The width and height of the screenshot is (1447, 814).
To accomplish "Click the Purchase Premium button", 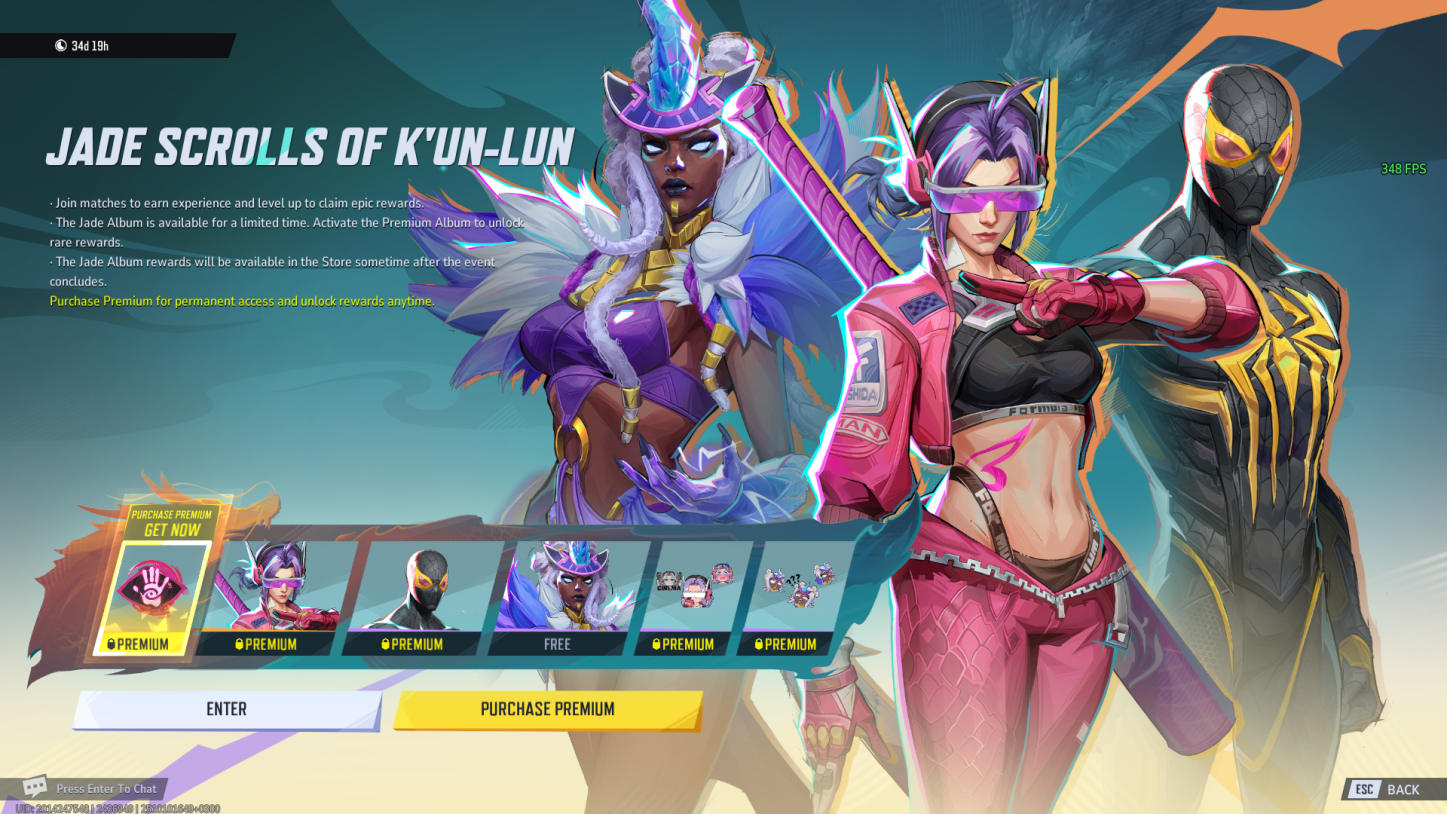I will [x=547, y=709].
